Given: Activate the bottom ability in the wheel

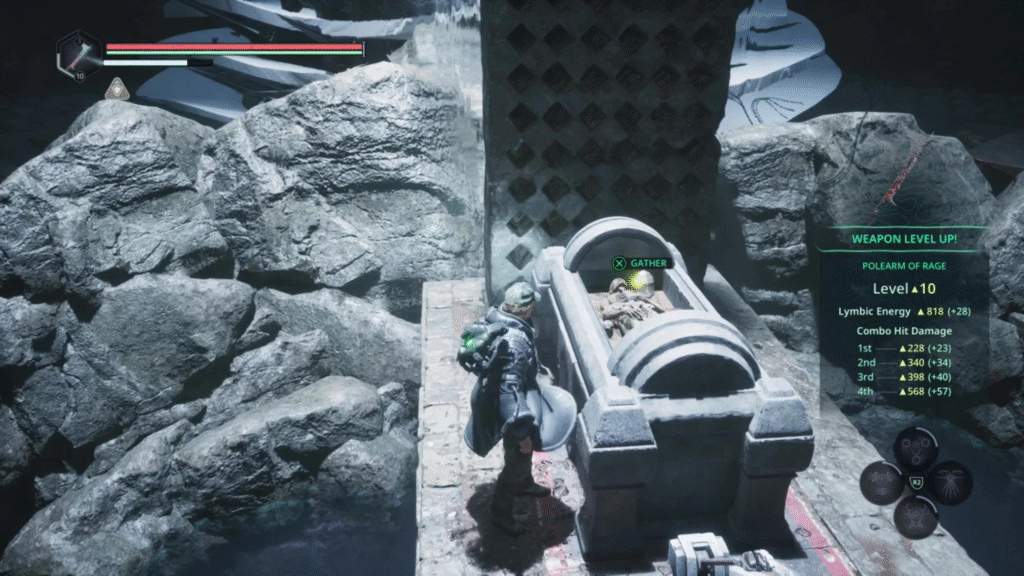Looking at the screenshot, I should point(915,516).
